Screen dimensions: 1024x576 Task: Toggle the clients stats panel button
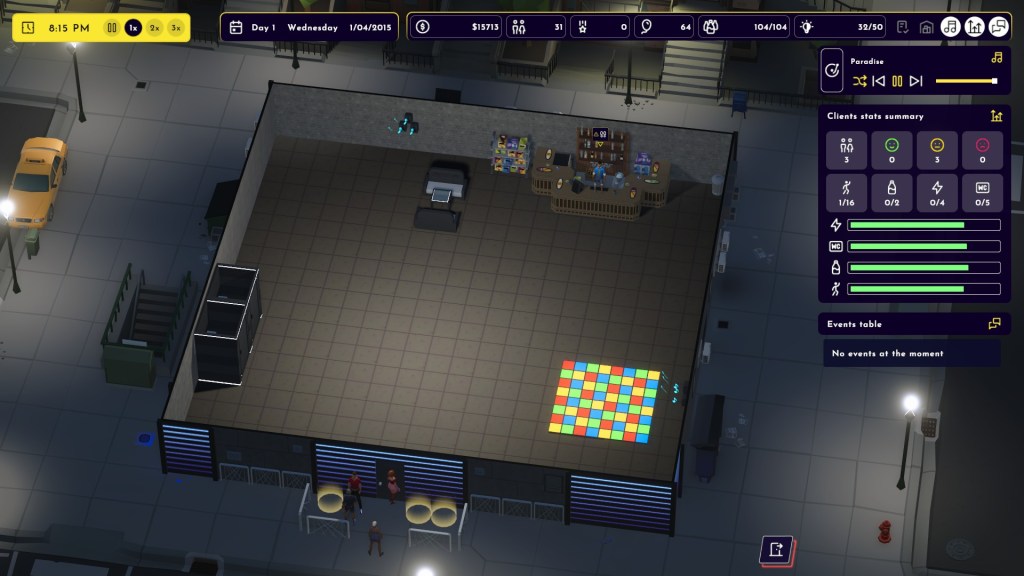click(973, 27)
